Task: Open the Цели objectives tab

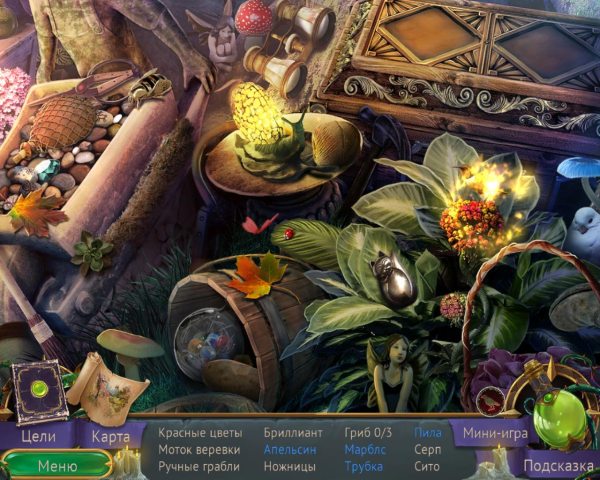Action: [37, 436]
